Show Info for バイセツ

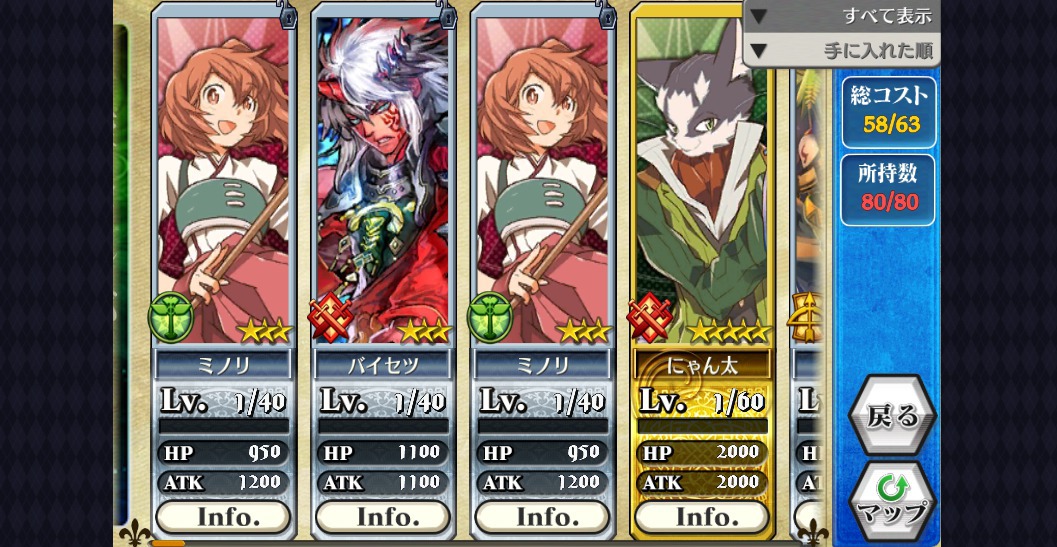coord(383,516)
